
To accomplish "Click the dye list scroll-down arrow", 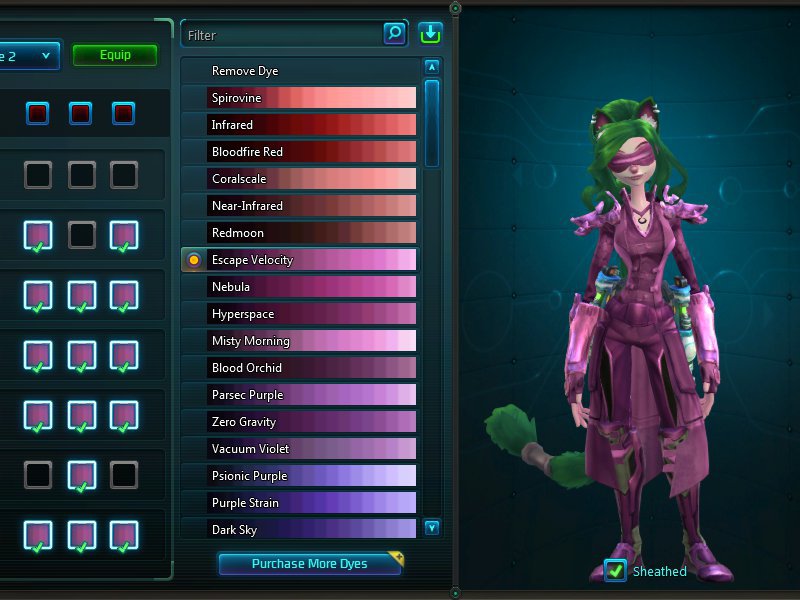I will (x=432, y=527).
